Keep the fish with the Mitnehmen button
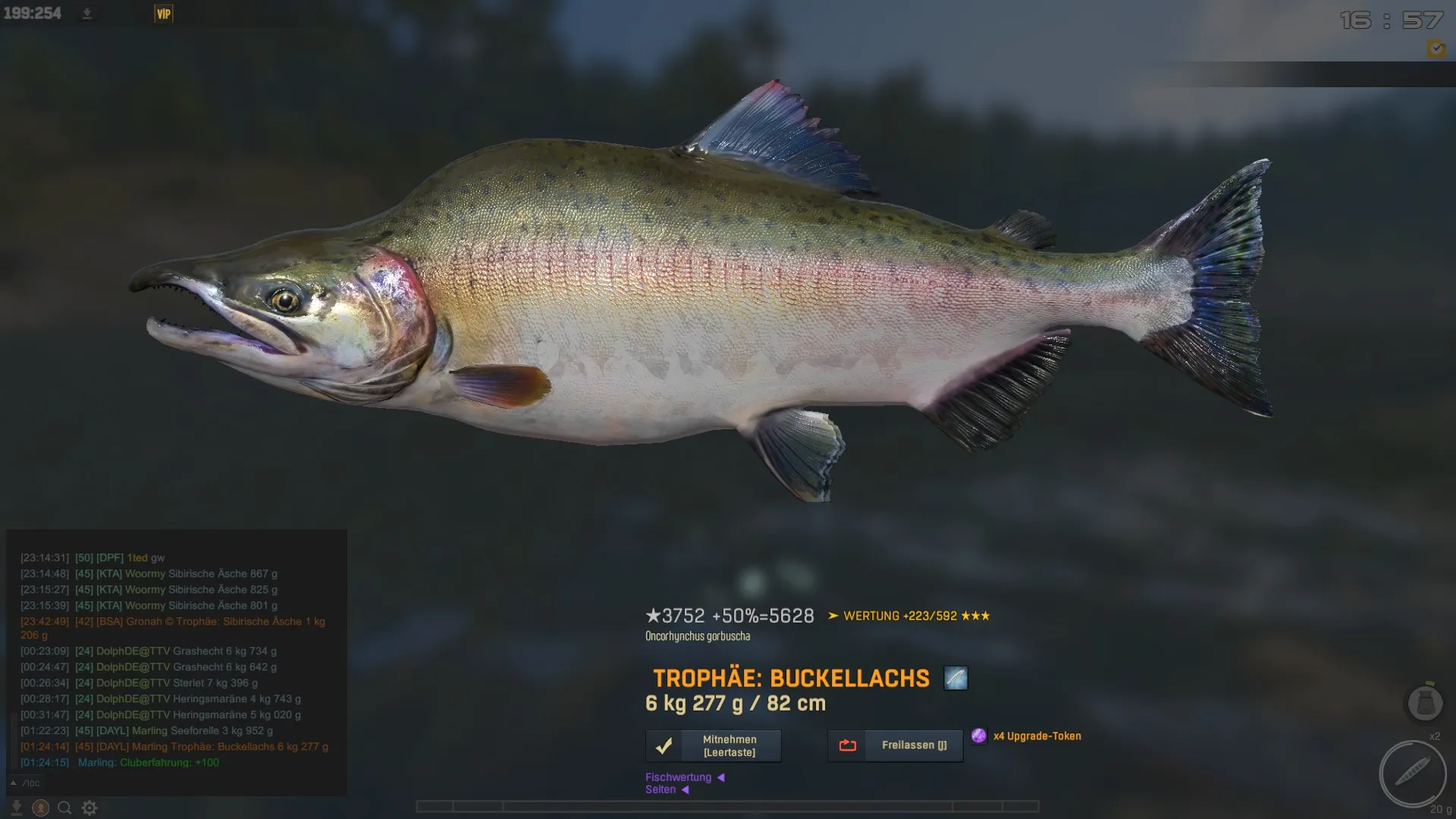The width and height of the screenshot is (1456, 819). point(713,746)
